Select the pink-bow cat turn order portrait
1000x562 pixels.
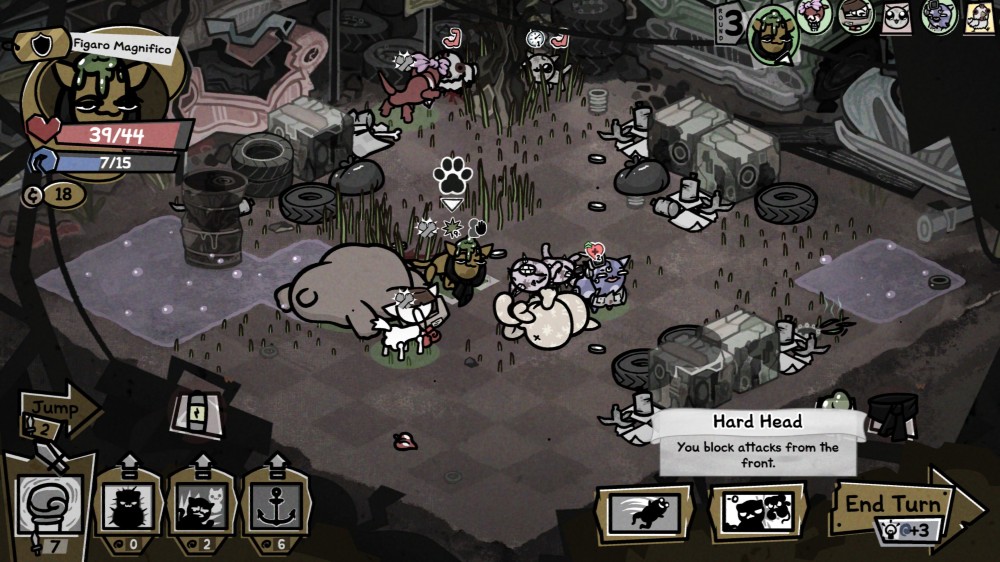[815, 16]
